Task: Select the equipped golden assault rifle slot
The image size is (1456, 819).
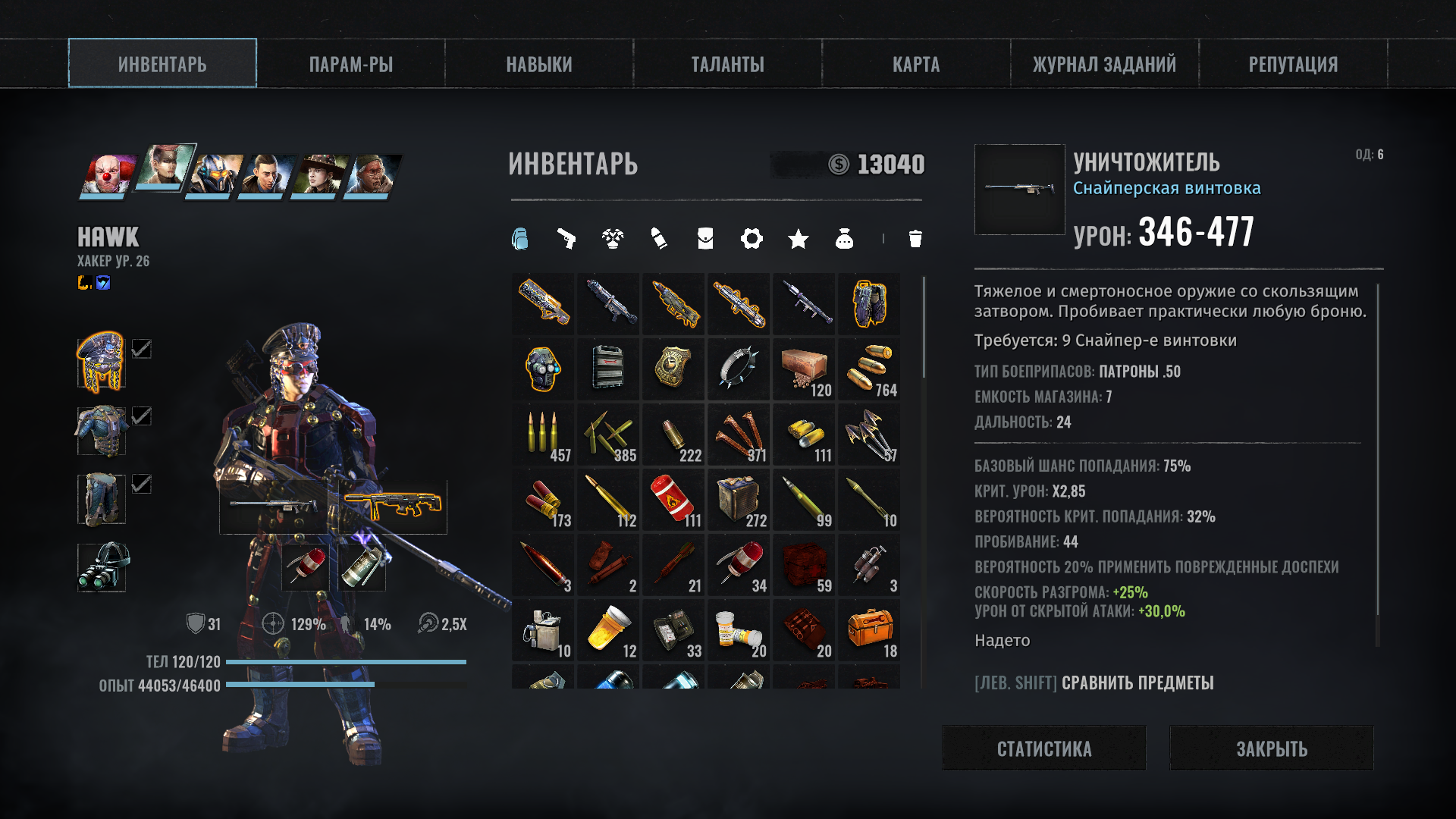Action: 391,506
